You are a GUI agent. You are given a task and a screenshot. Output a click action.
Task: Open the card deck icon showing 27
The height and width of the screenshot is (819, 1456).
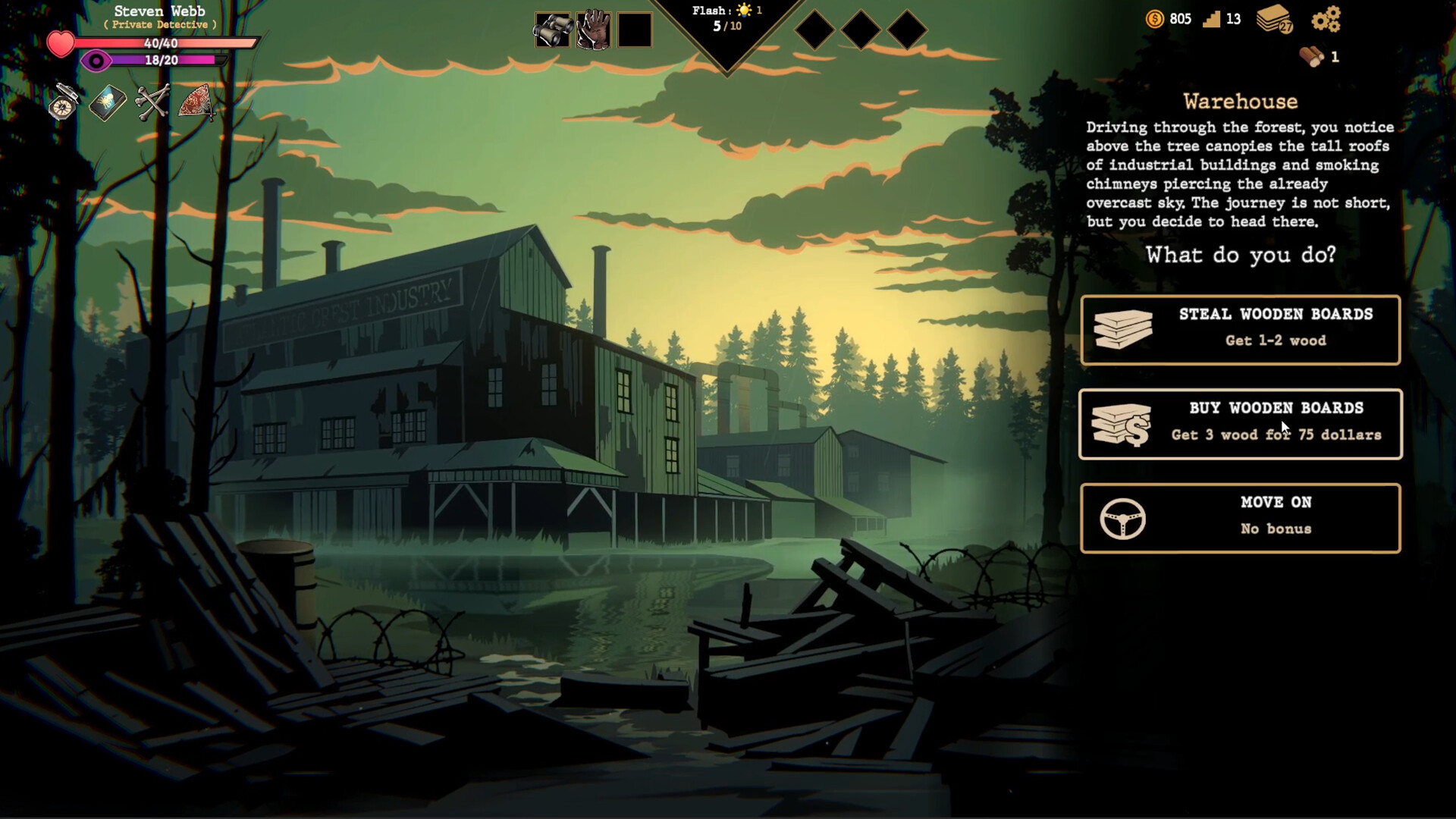pos(1273,21)
